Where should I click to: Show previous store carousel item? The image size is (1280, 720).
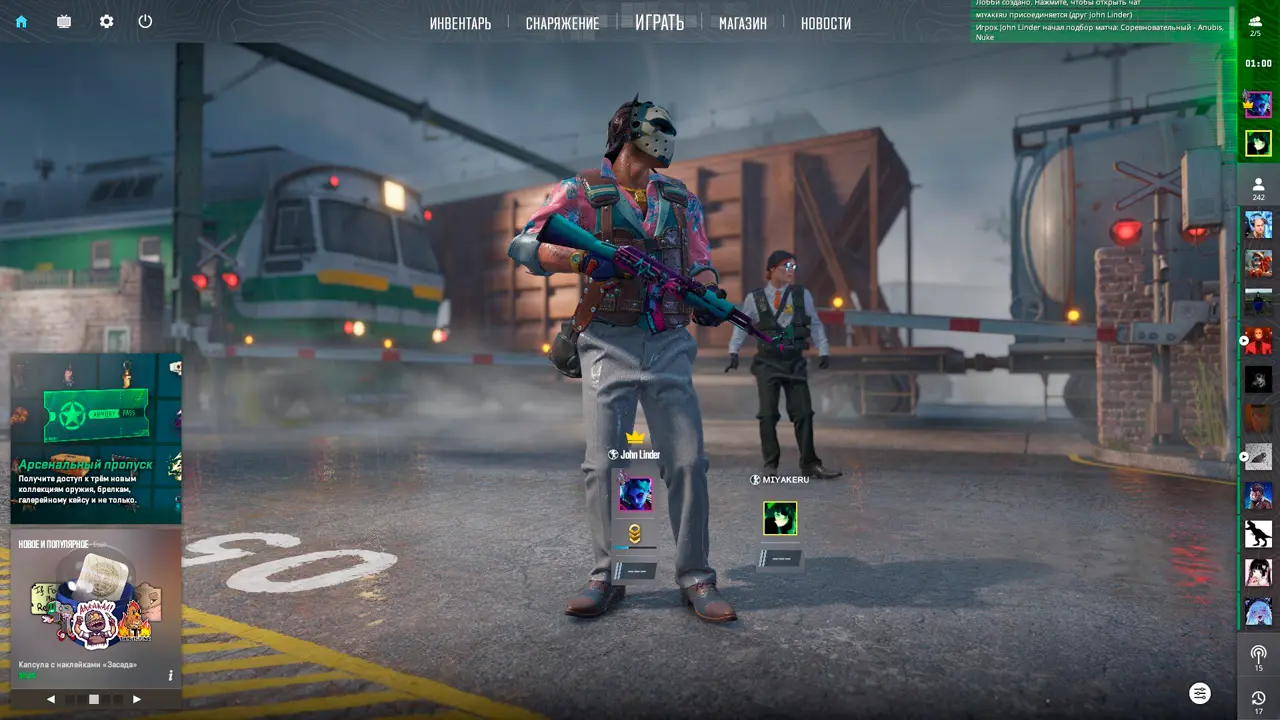(x=51, y=699)
